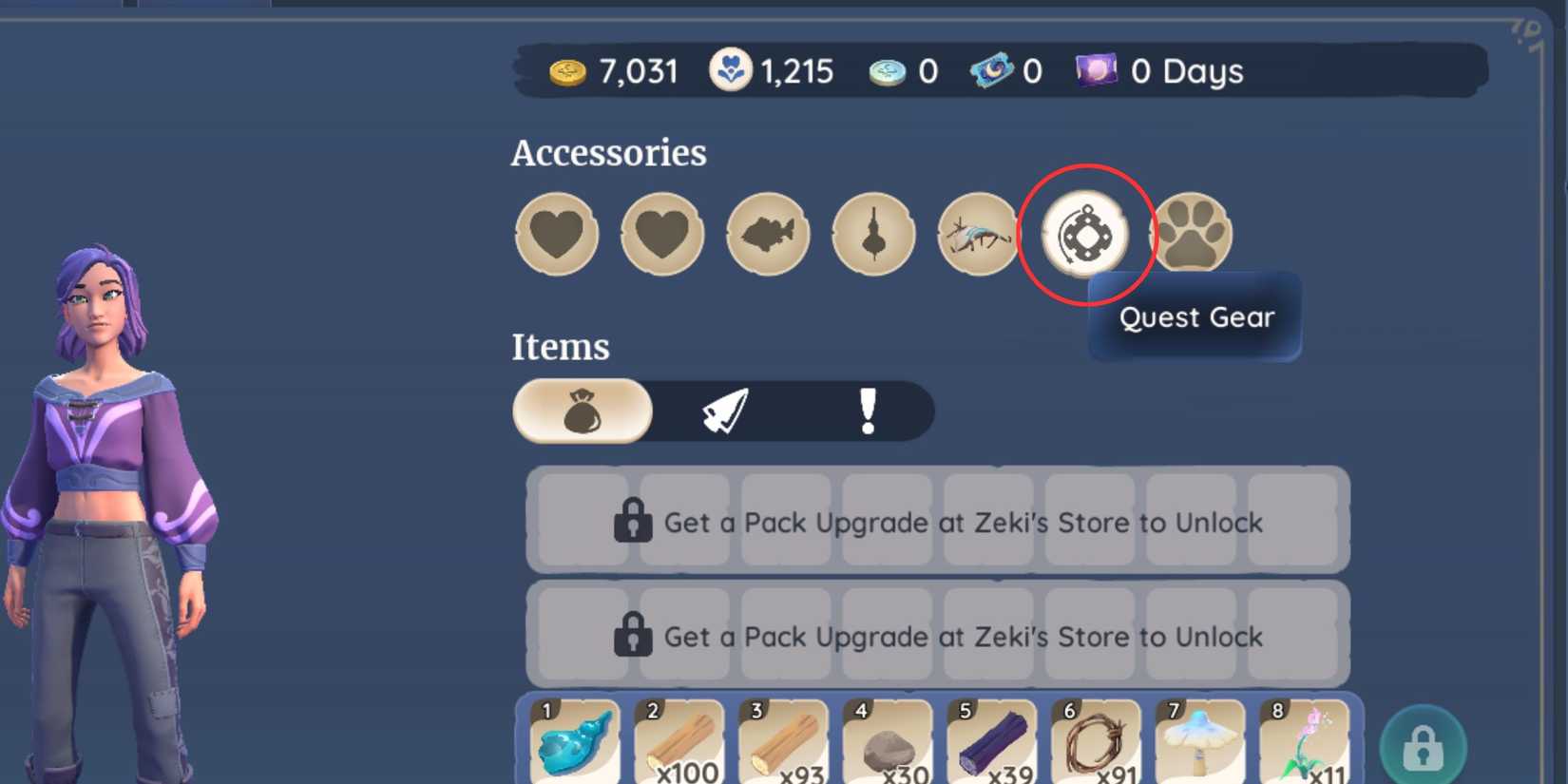Switch to the bag items tab
Viewport: 1568px width, 784px height.
(582, 411)
